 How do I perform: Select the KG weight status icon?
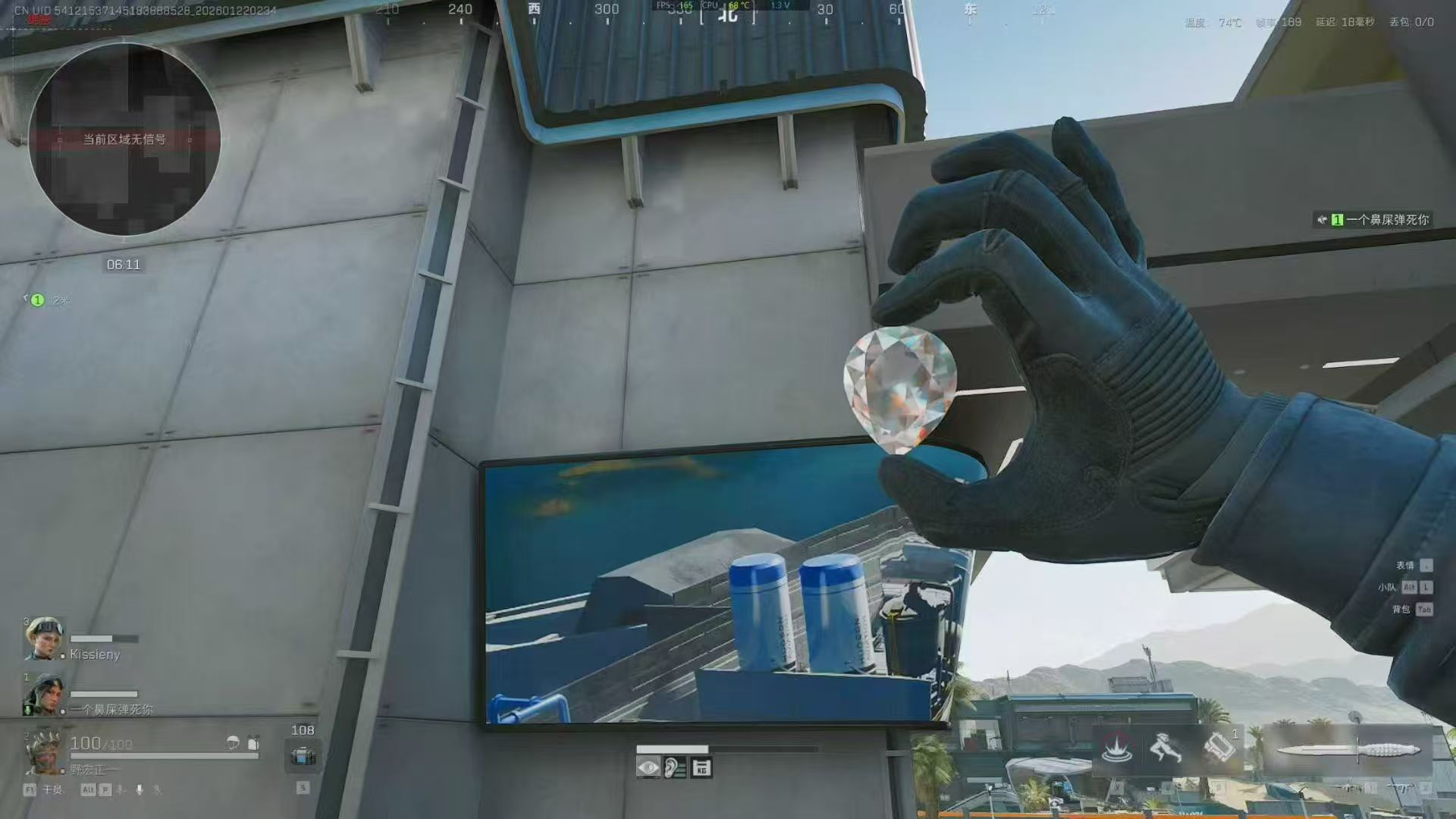click(701, 768)
